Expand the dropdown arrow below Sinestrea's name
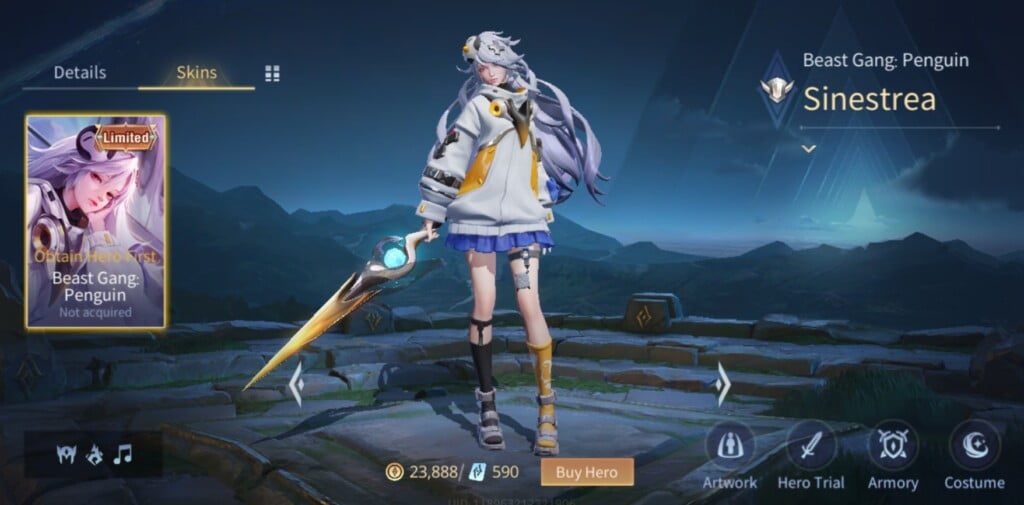Screen dimensions: 1024x505 click(809, 149)
